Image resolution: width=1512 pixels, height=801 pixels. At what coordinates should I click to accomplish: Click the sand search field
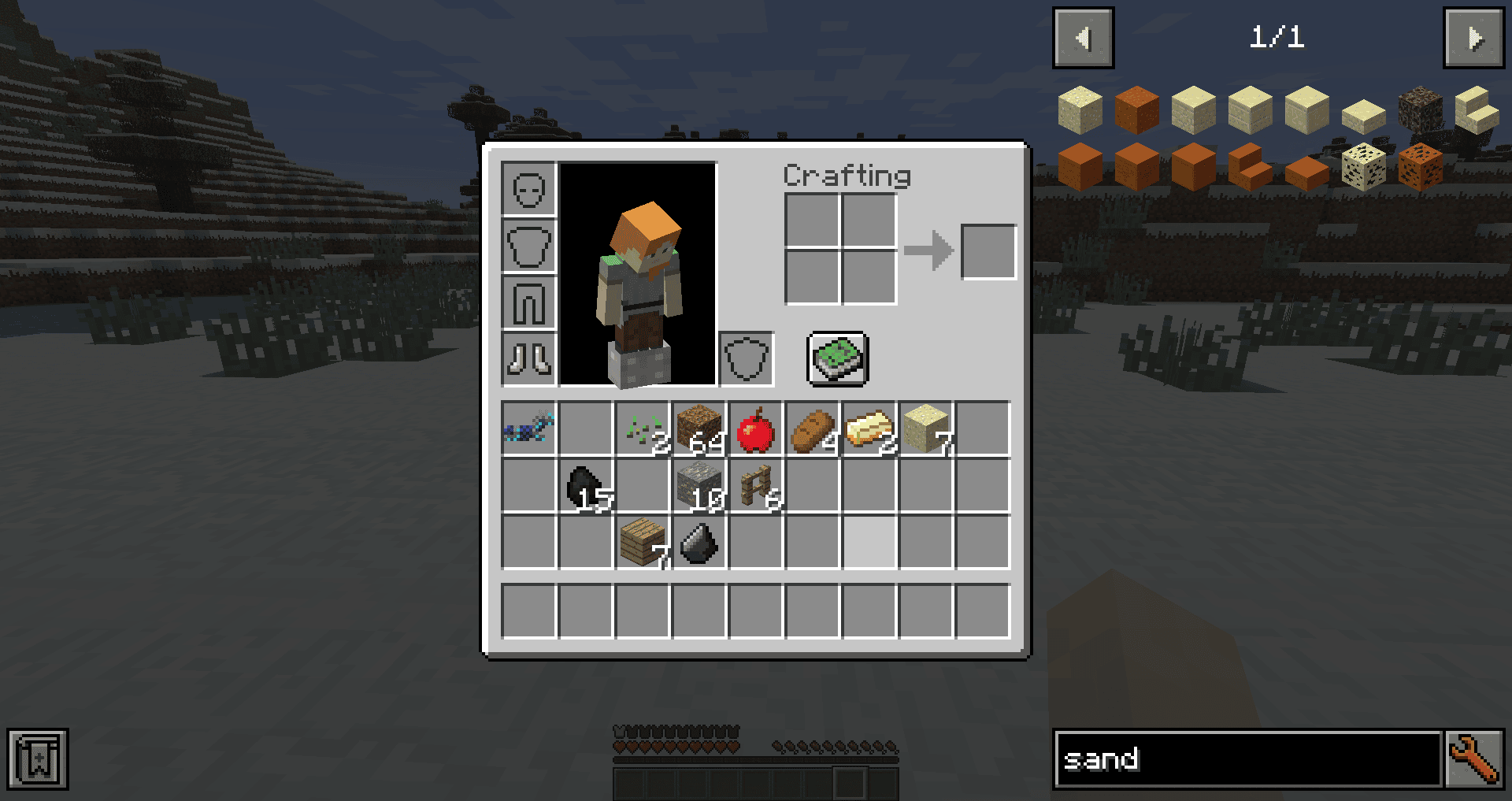click(x=1247, y=759)
